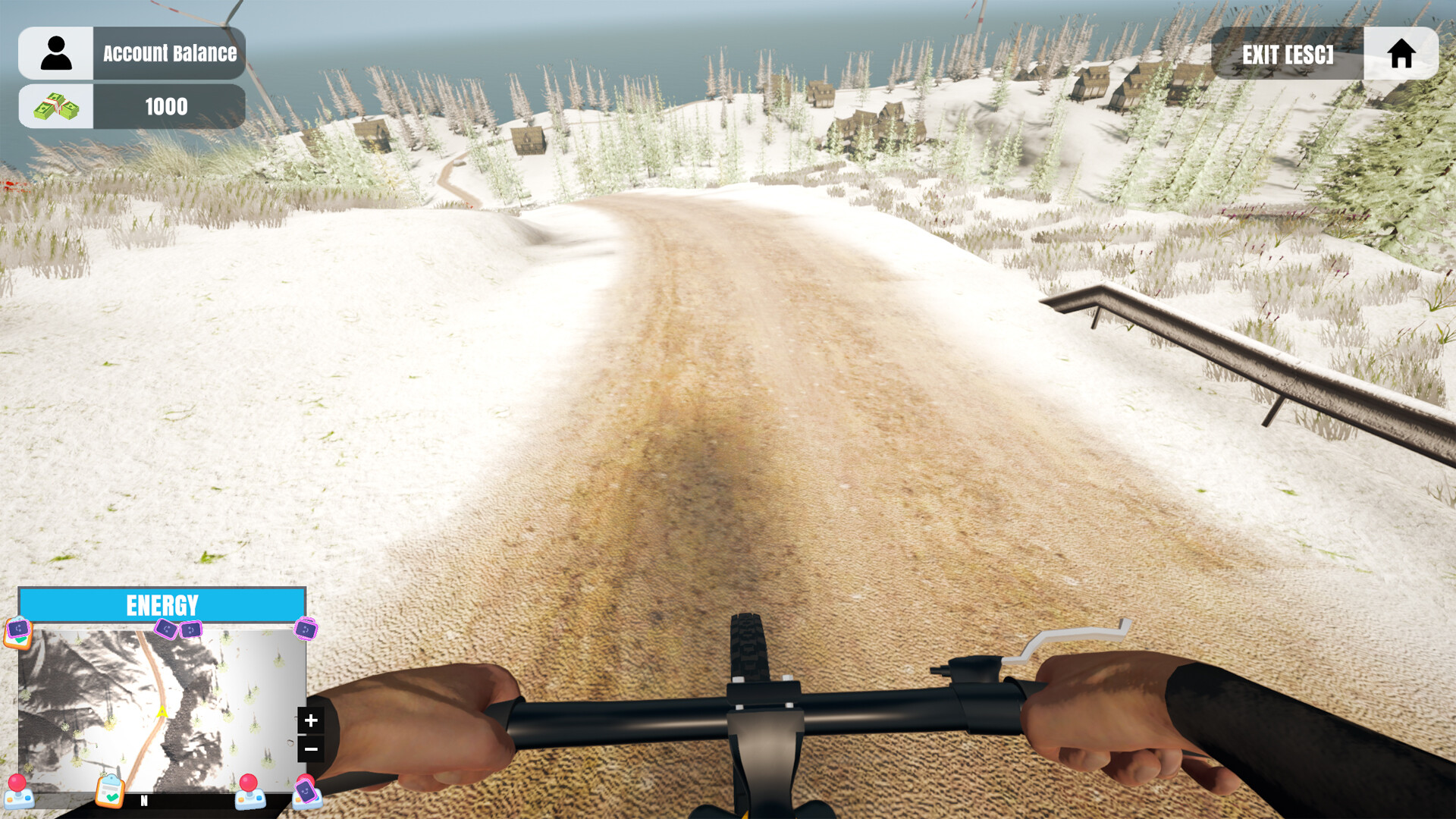Click the N compass indicator below the minimap

[144, 800]
